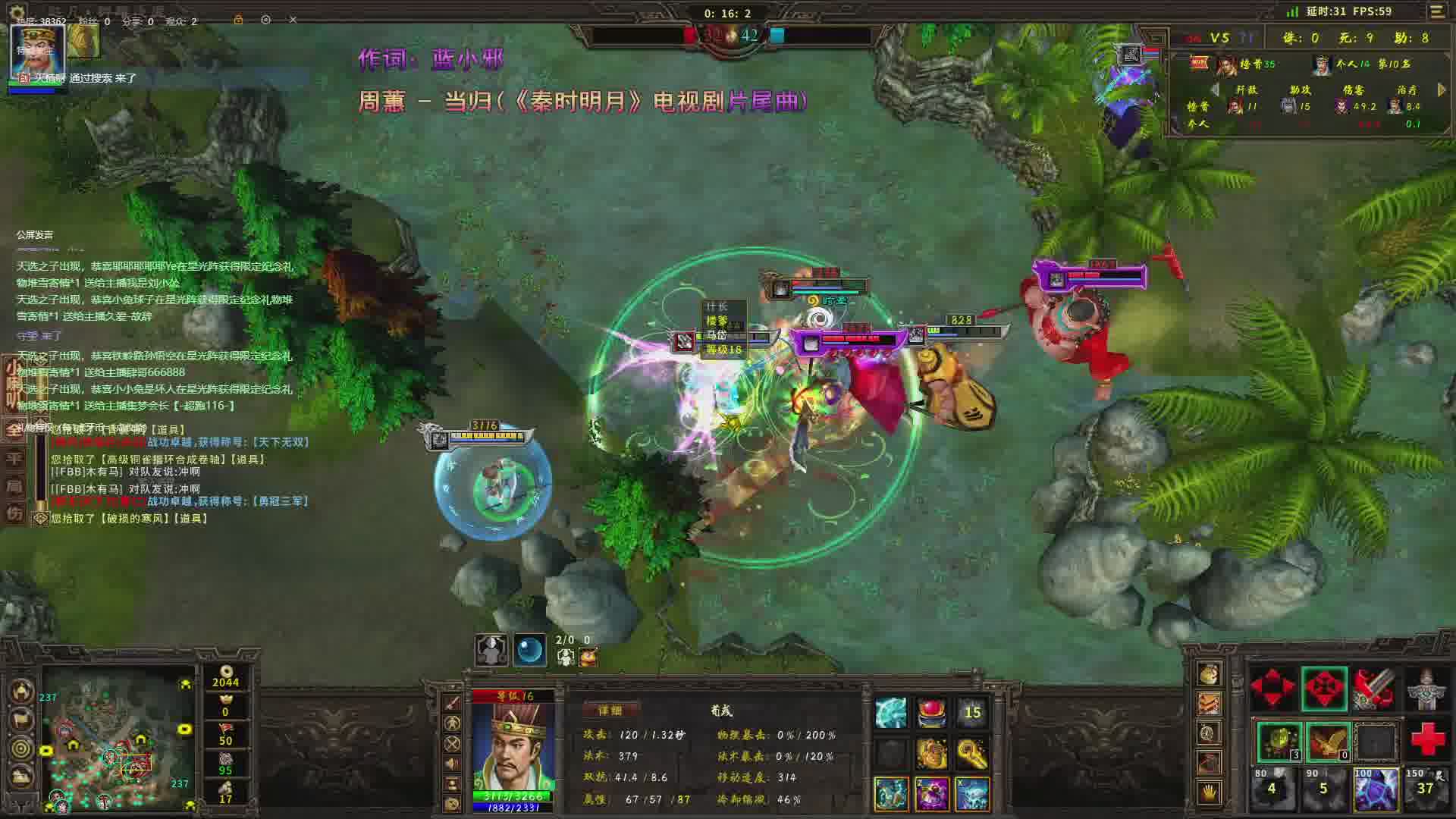1456x819 pixels.
Task: Use the golden horn item with count 0
Action: point(1328,741)
